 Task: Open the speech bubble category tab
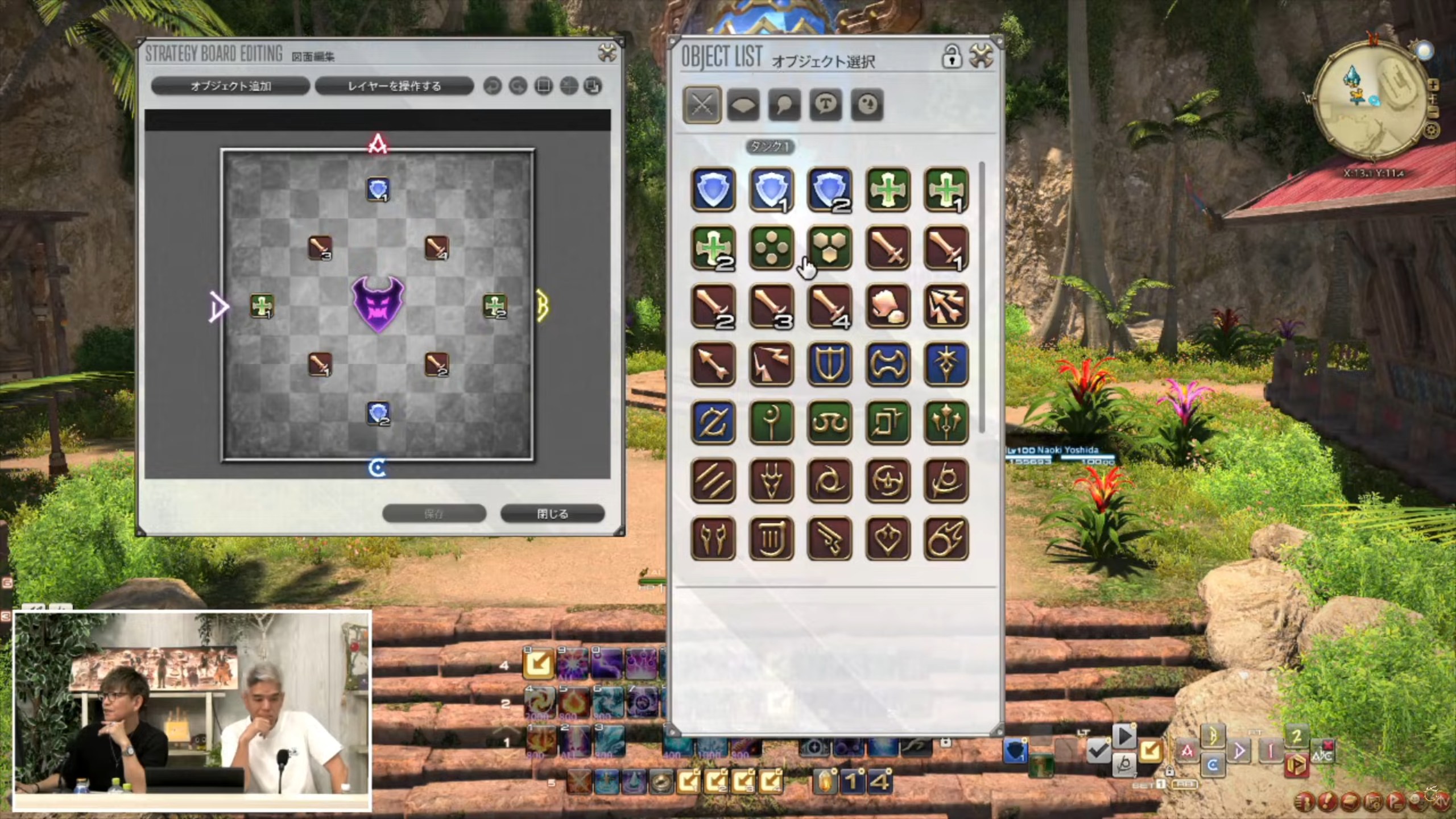[784, 105]
